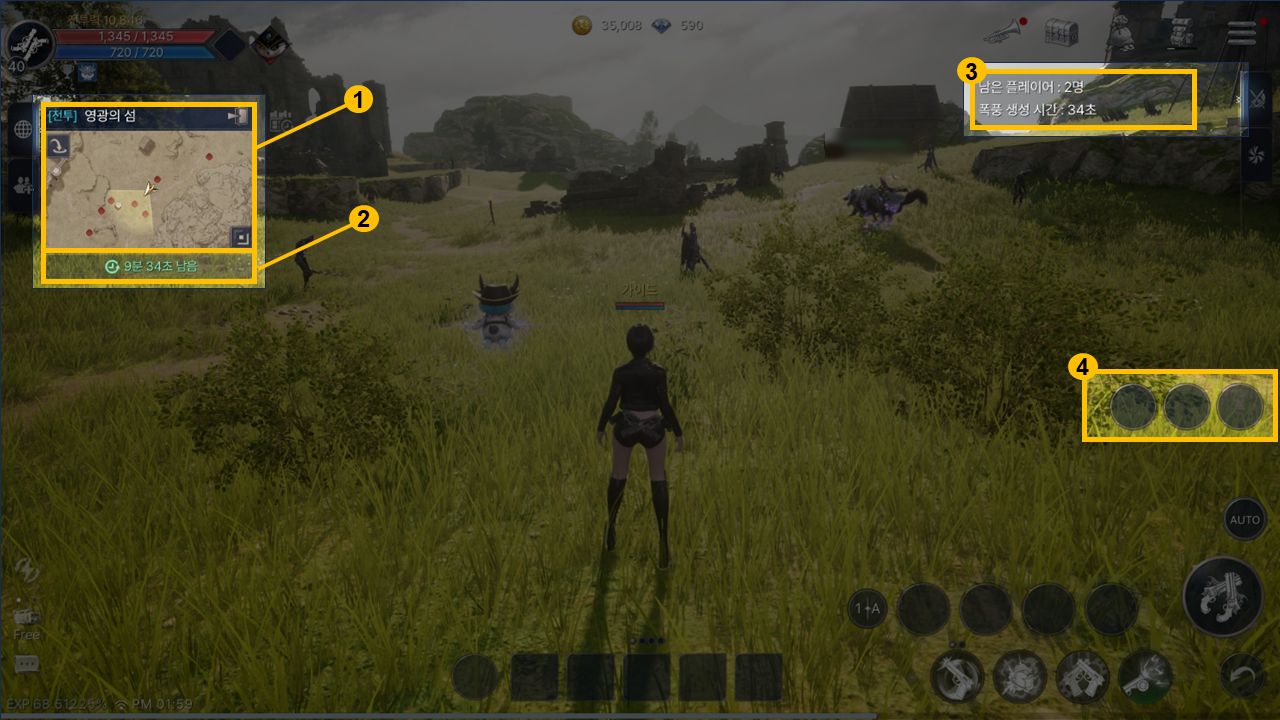Select the pirate cat pet portrait

(x=268, y=41)
